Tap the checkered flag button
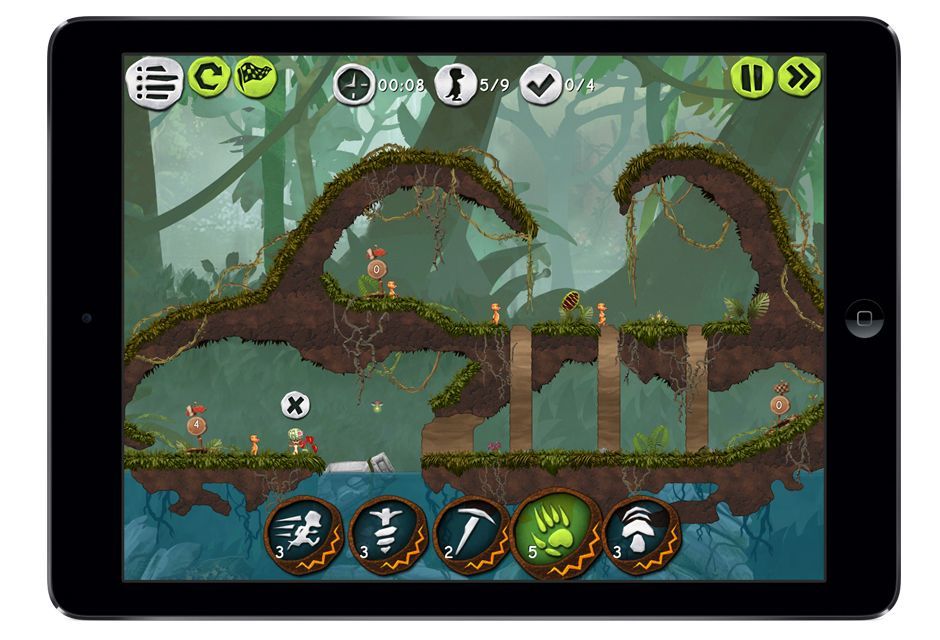 [254, 77]
